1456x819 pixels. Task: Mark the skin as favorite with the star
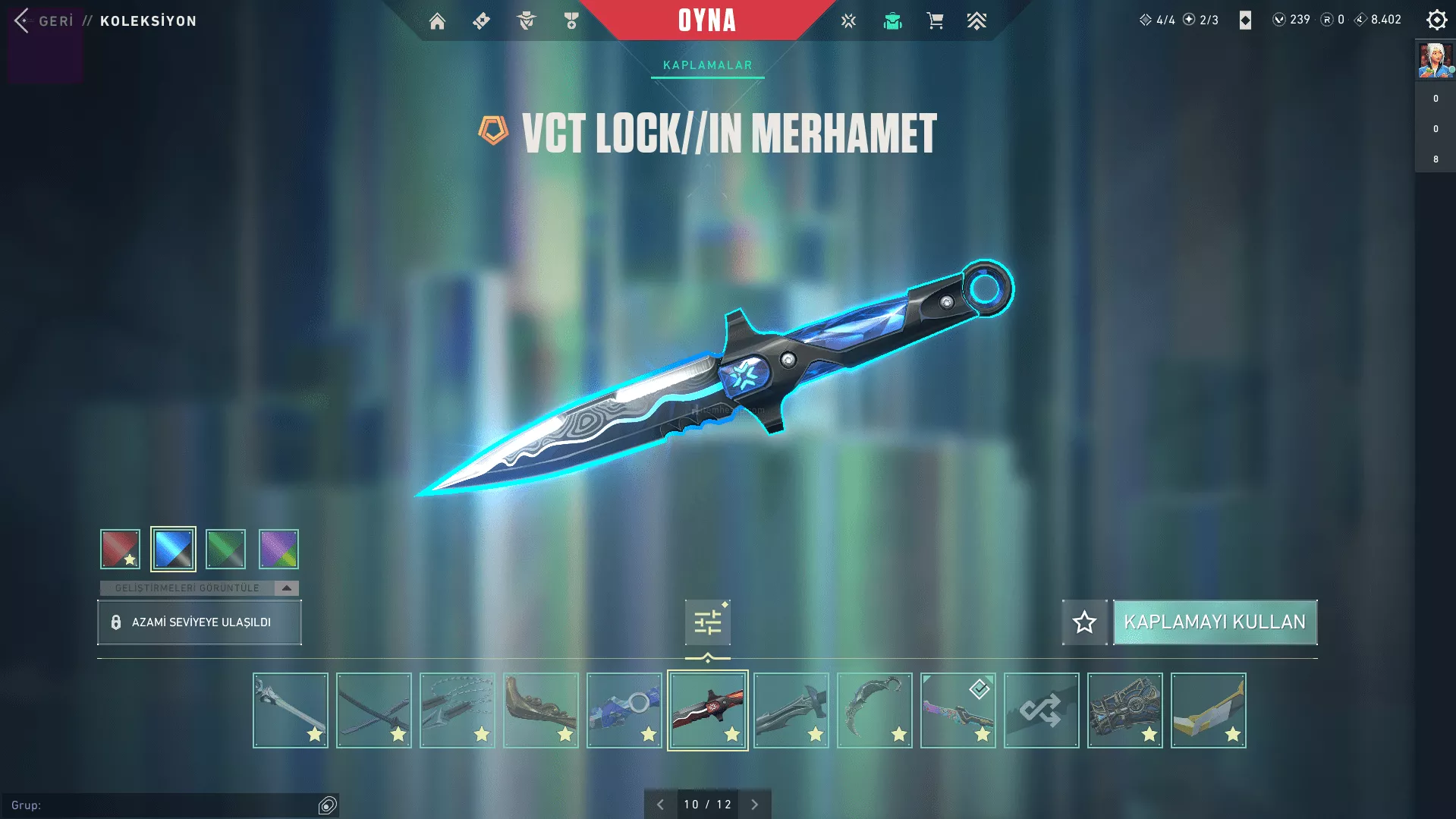(1084, 622)
